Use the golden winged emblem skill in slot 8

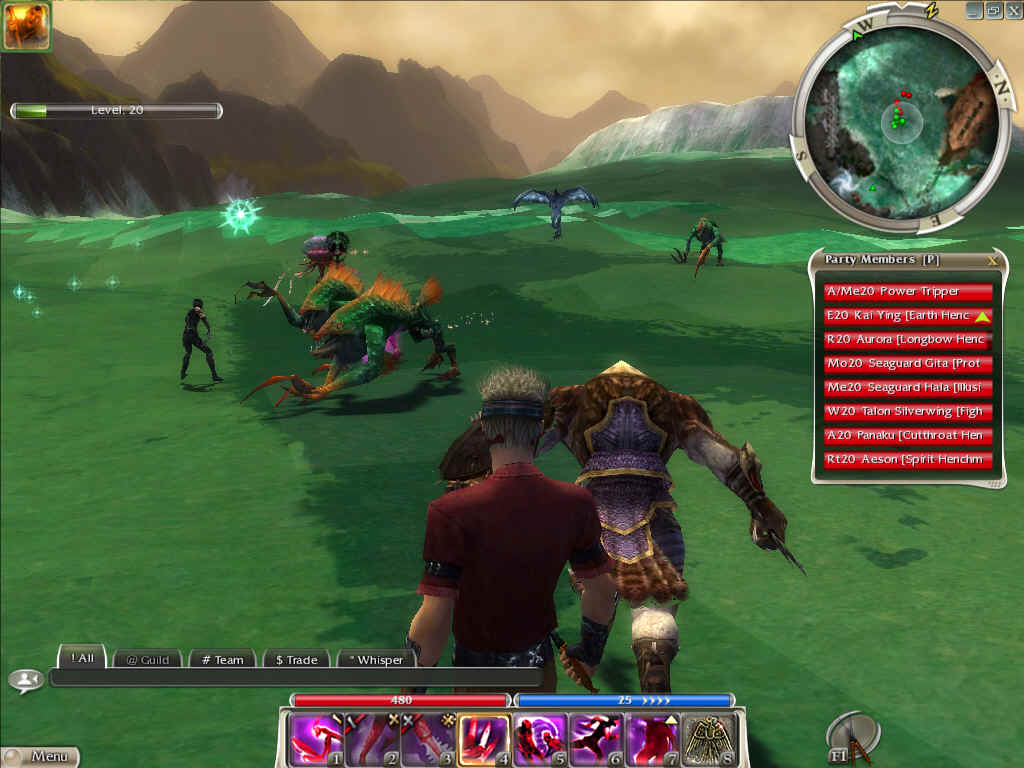709,739
